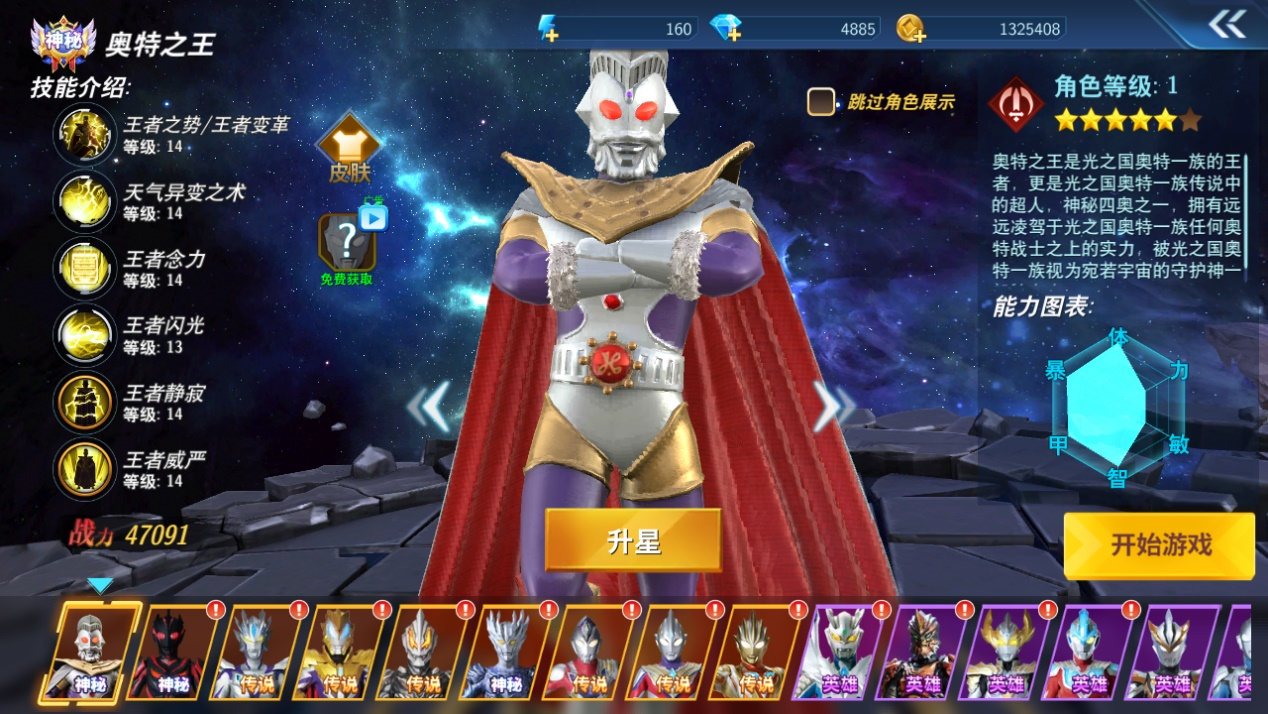Toggle the 跳过角色展示 checkbox
Image resolution: width=1268 pixels, height=714 pixels.
(821, 101)
